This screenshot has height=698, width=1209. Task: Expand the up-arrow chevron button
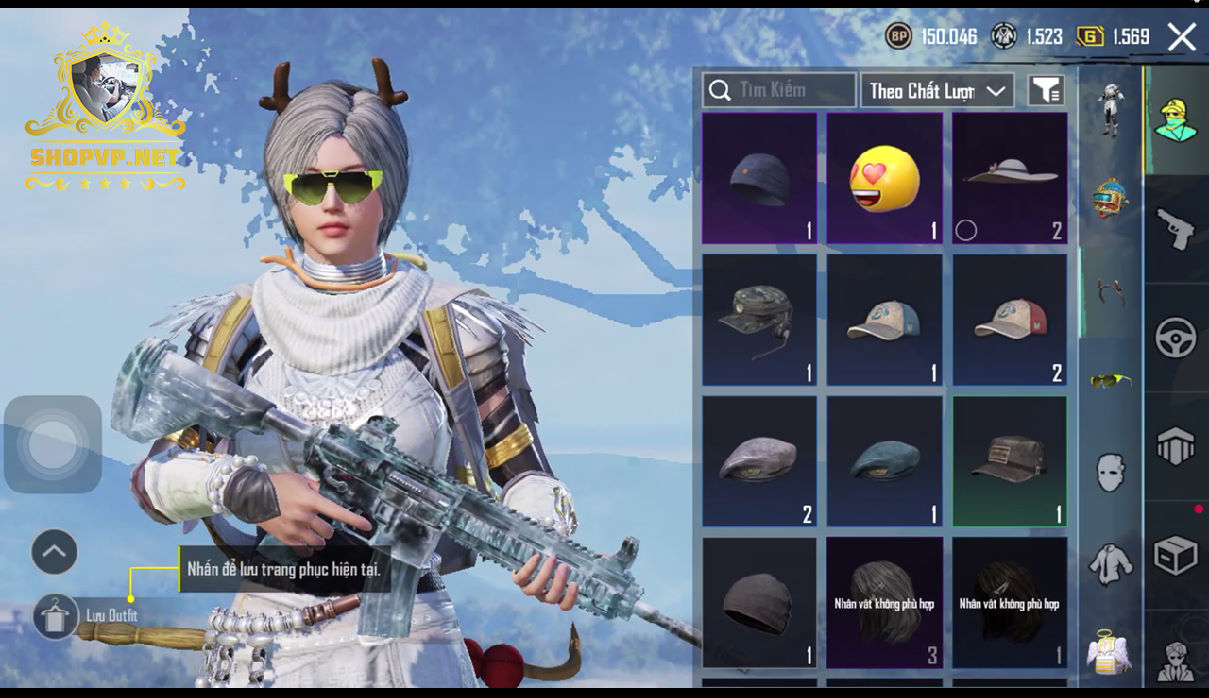[54, 551]
